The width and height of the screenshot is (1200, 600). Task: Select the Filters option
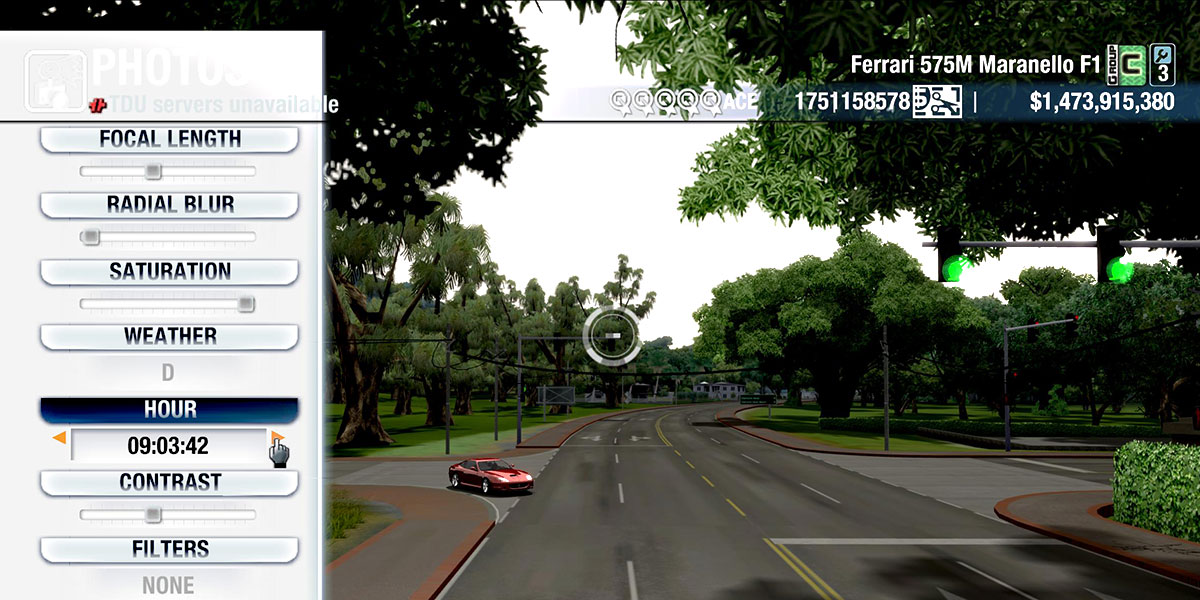[169, 549]
